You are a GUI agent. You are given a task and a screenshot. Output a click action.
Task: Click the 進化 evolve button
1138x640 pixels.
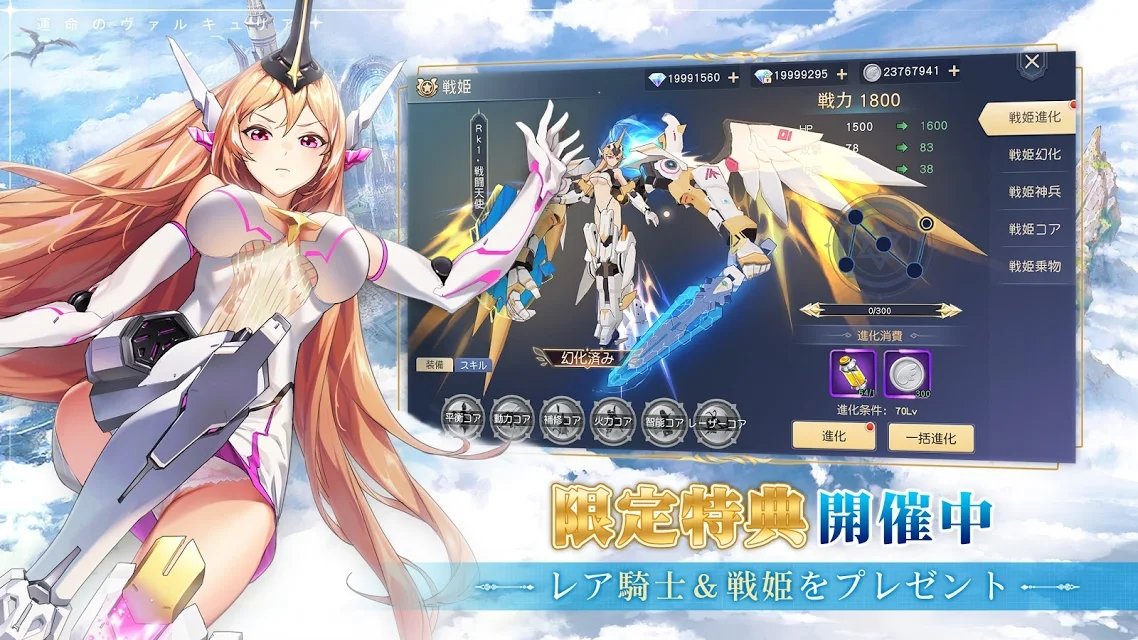click(x=826, y=435)
